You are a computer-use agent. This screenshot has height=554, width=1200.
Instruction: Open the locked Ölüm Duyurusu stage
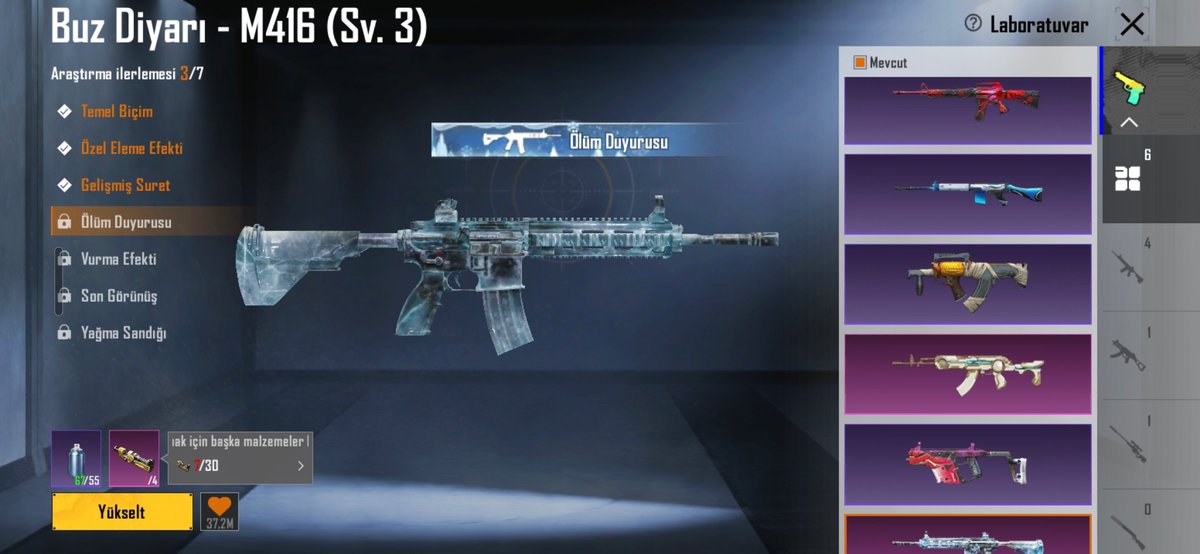pyautogui.click(x=126, y=222)
